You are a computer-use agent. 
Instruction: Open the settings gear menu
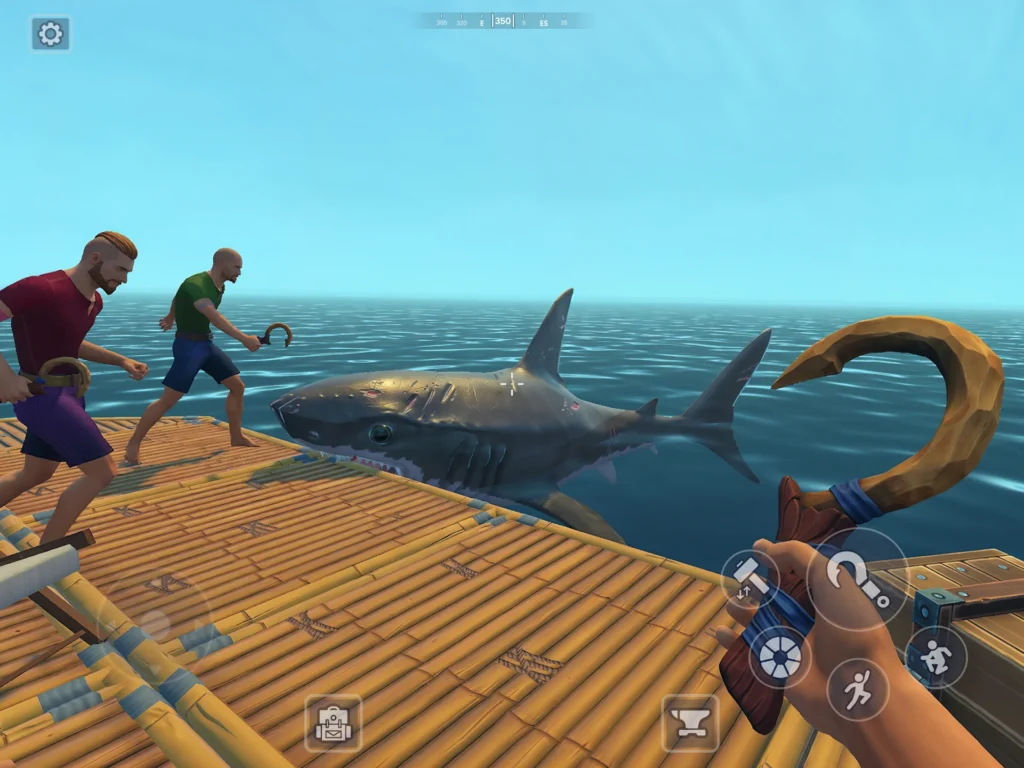pyautogui.click(x=50, y=34)
